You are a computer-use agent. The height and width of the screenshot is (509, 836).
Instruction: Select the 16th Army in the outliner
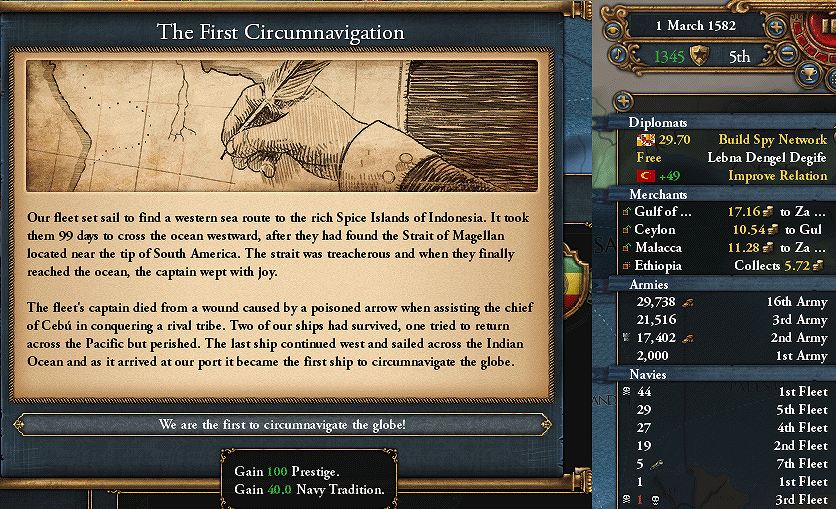[728, 302]
